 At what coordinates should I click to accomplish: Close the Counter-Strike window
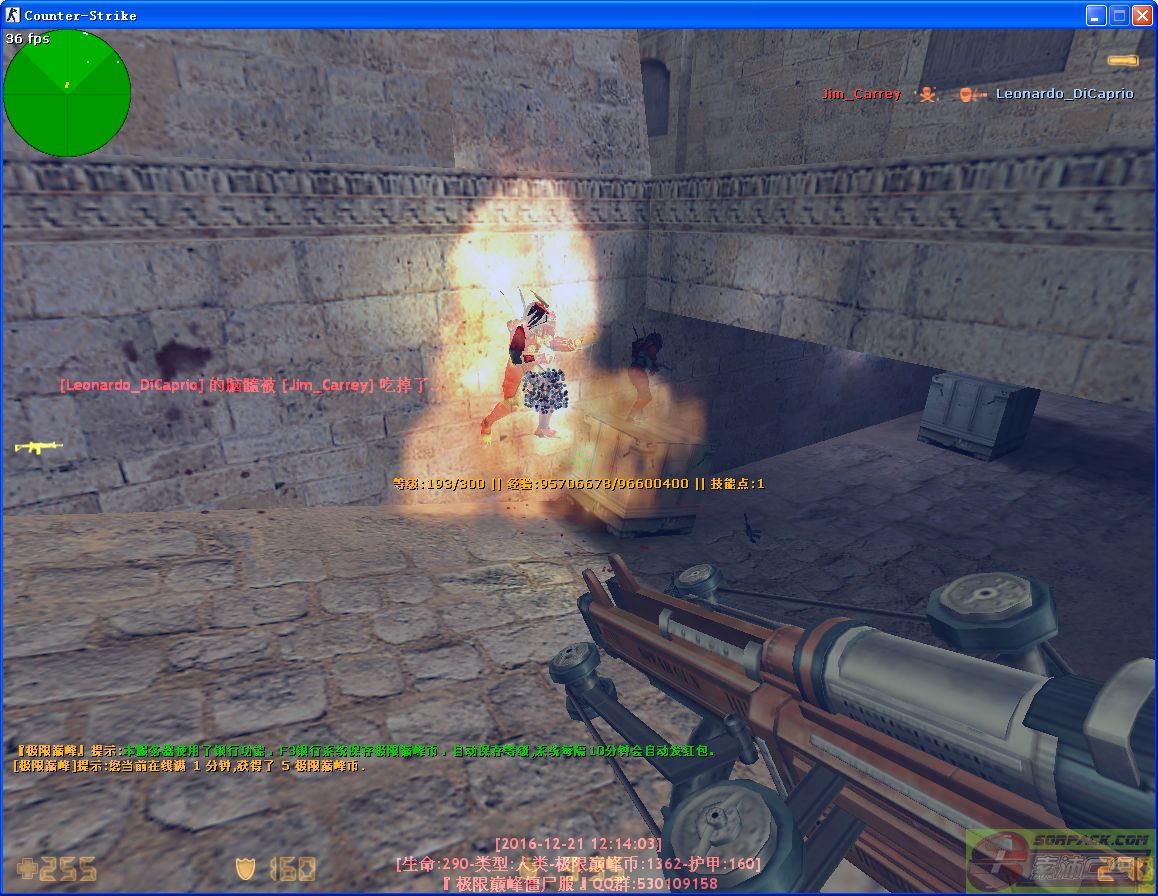pos(1142,15)
